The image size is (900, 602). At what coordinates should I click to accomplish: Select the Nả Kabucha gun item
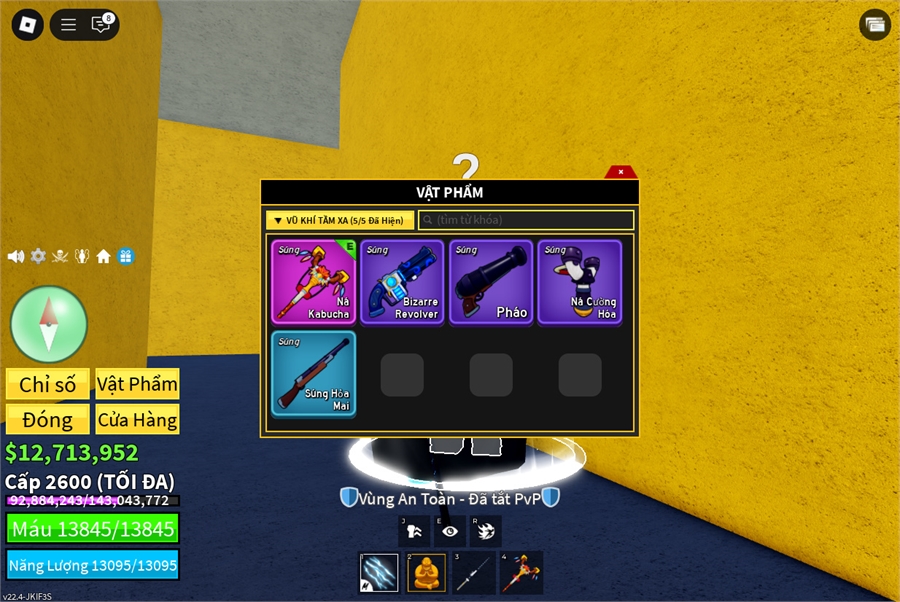click(x=314, y=282)
